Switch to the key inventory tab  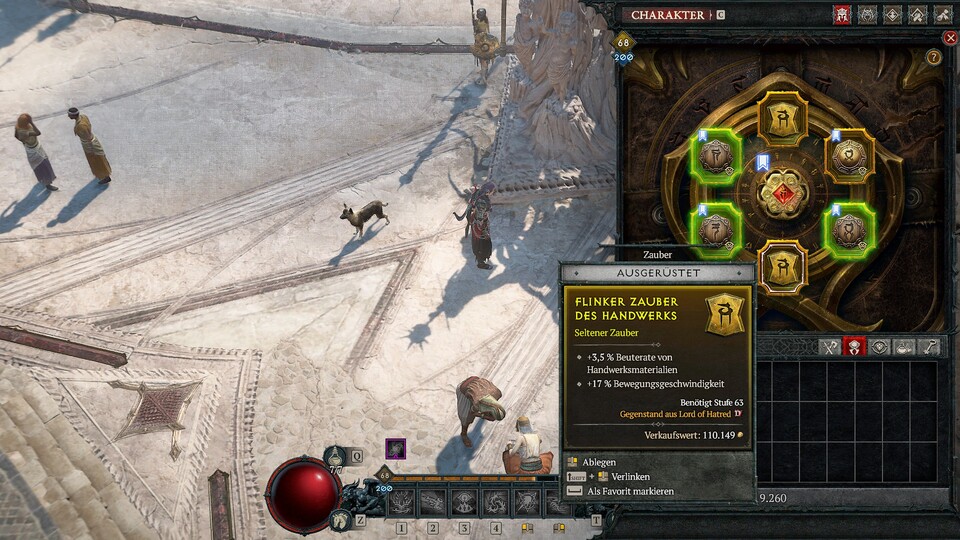click(930, 347)
